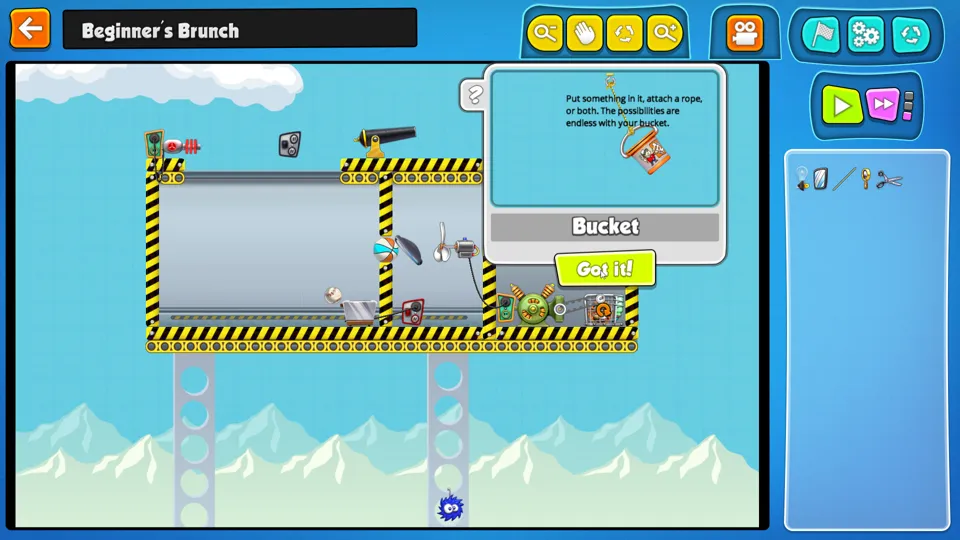Grab the scissors from the parts bin

coord(889,180)
